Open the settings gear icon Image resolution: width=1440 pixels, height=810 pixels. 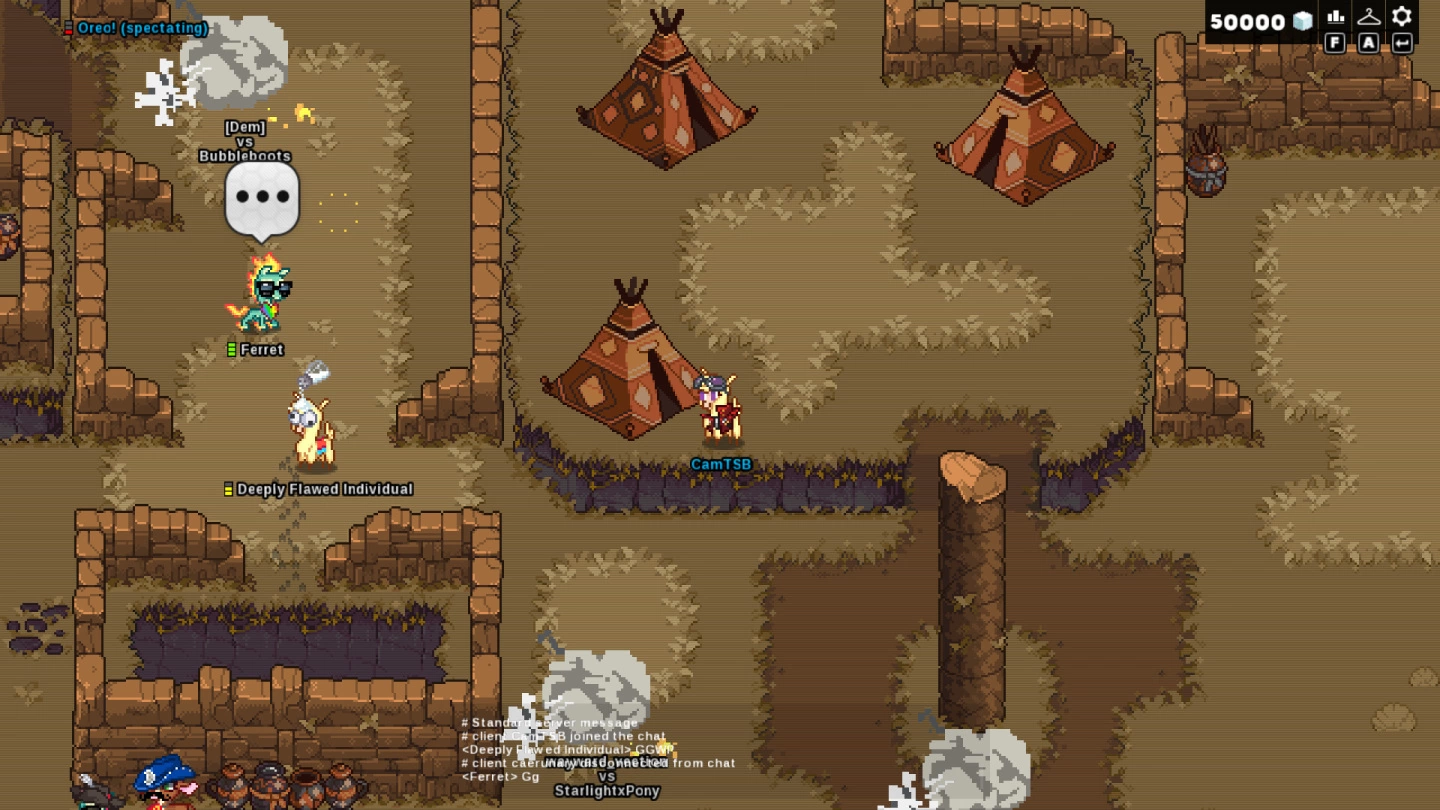1402,17
